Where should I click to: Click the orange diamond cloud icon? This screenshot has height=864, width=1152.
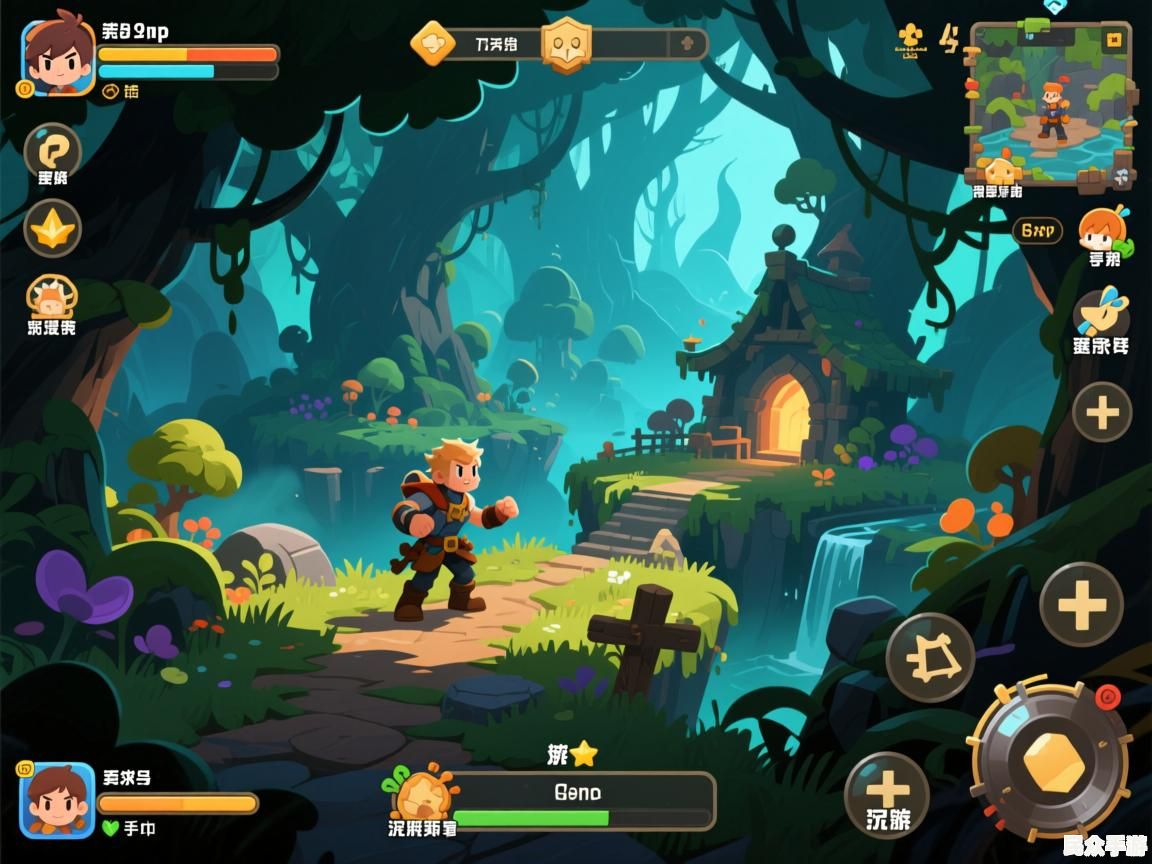pyautogui.click(x=433, y=44)
